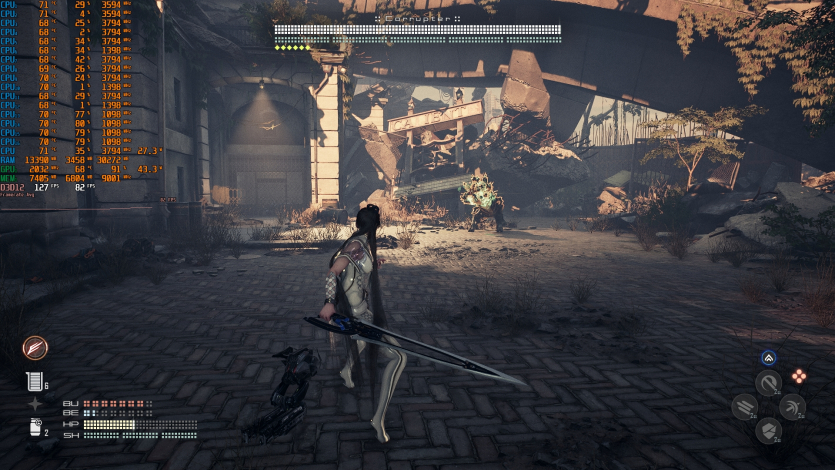The image size is (835, 470).
Task: Select the four-point star item slot
Action: point(35,404)
